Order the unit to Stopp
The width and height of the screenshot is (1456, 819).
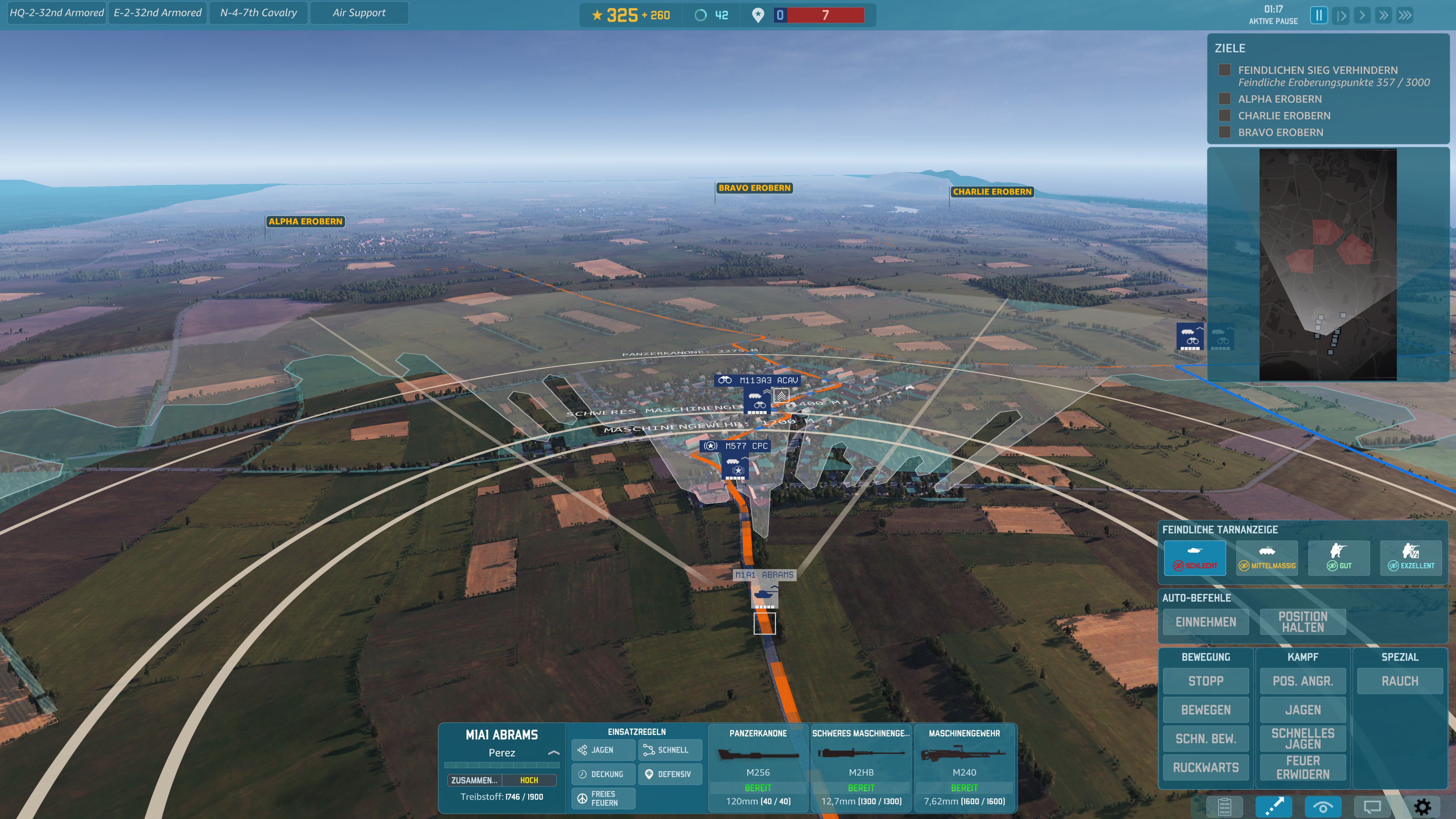point(1206,681)
